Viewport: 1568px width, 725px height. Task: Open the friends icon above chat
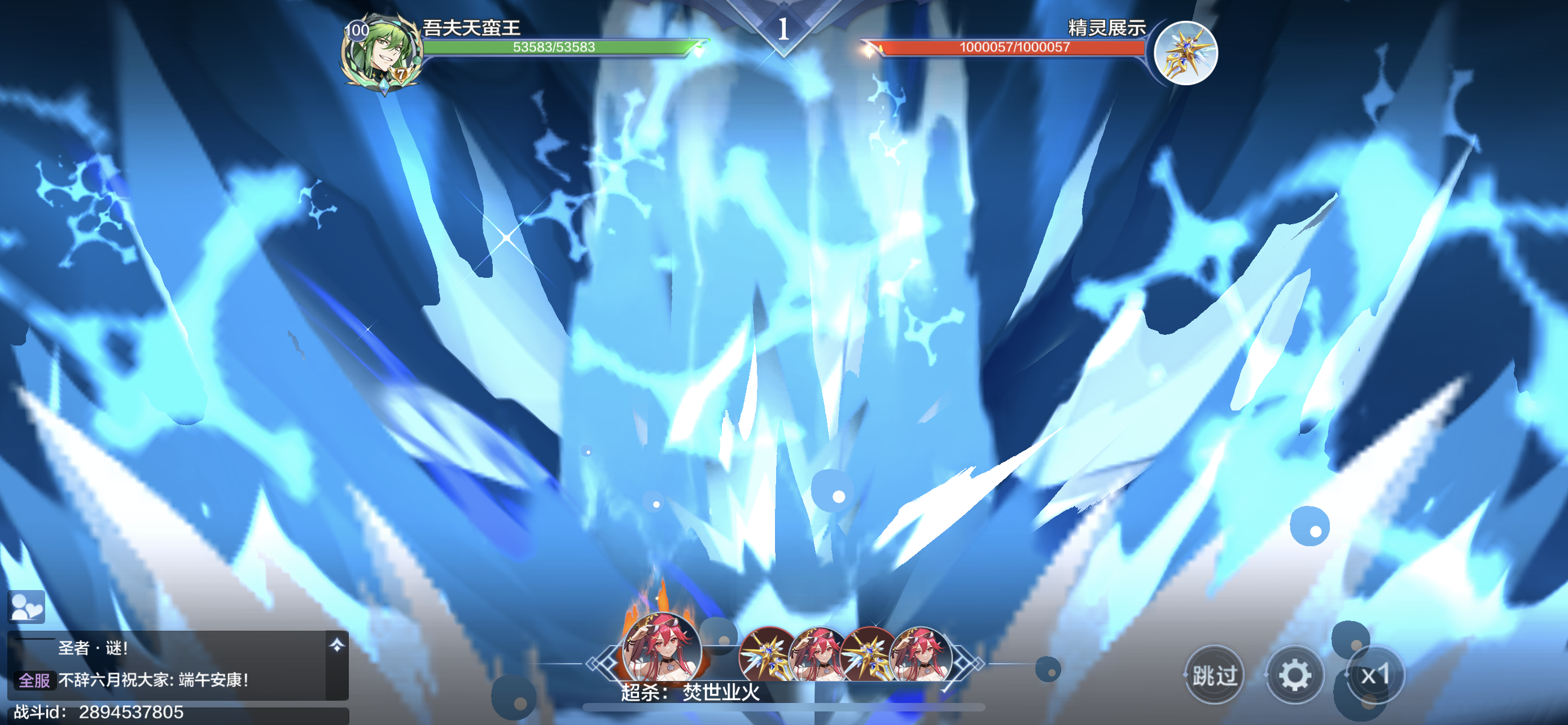click(26, 606)
